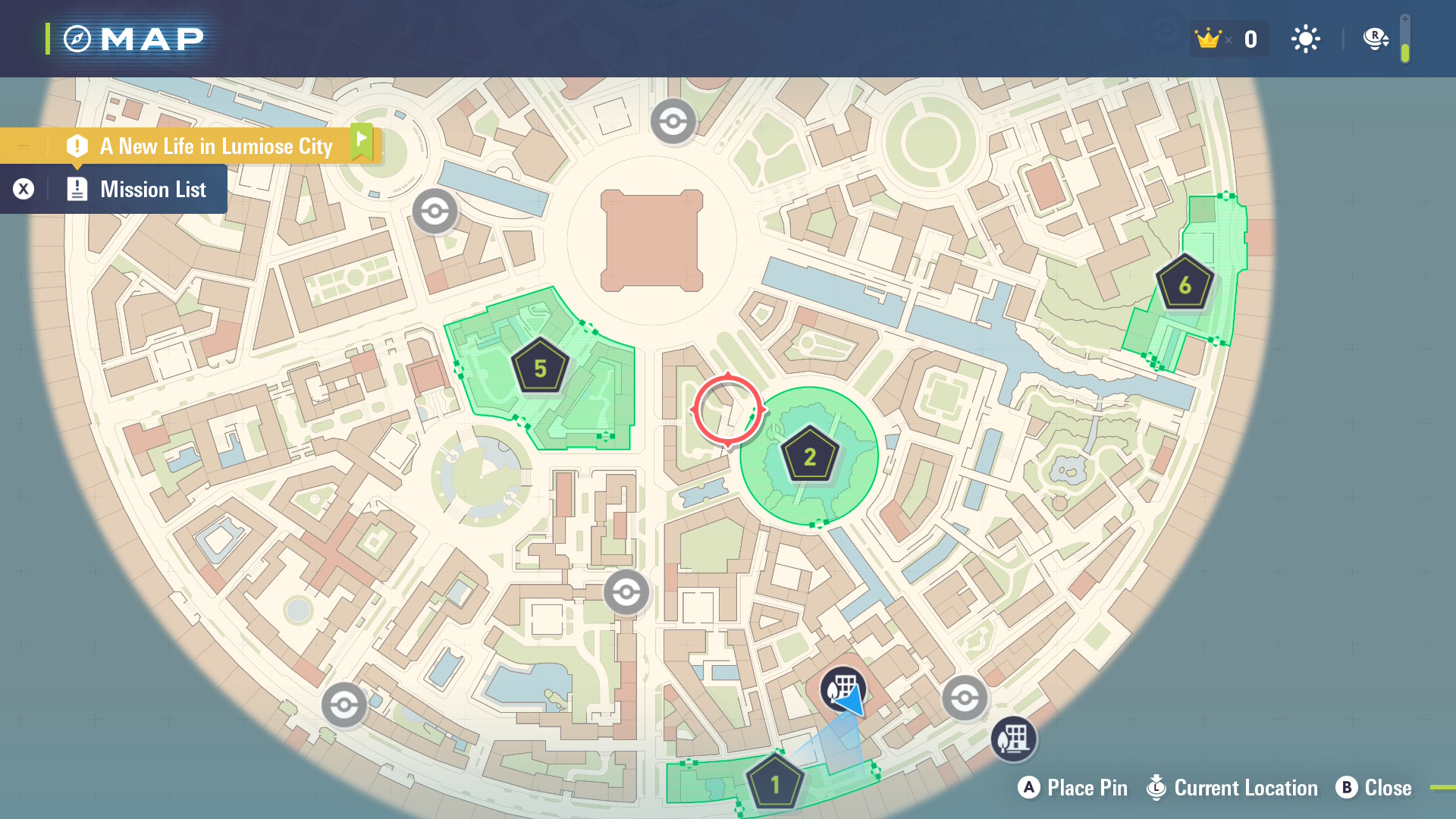The image size is (1456, 819).
Task: Open the Mission List
Action: 152,190
